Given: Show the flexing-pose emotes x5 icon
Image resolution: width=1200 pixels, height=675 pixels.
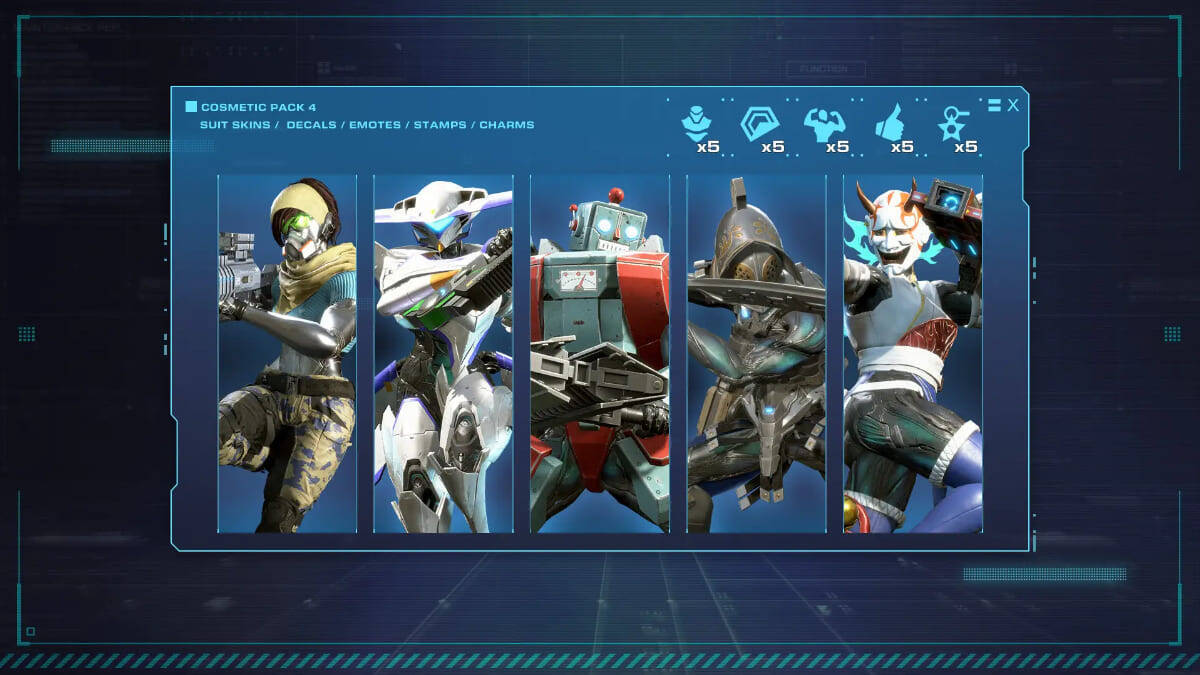Looking at the screenshot, I should pos(824,124).
